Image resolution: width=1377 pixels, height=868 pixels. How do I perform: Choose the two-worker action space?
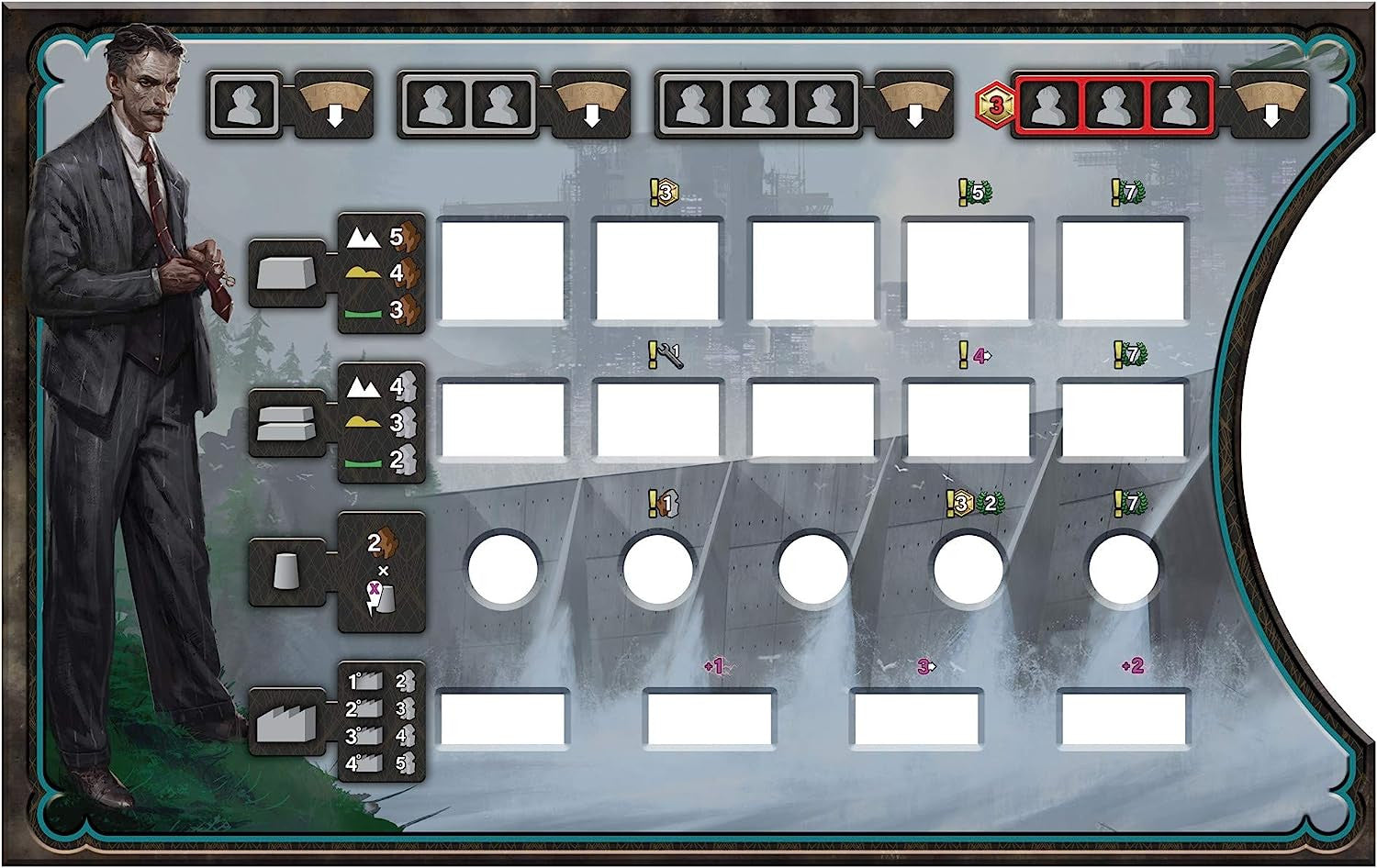(x=467, y=106)
